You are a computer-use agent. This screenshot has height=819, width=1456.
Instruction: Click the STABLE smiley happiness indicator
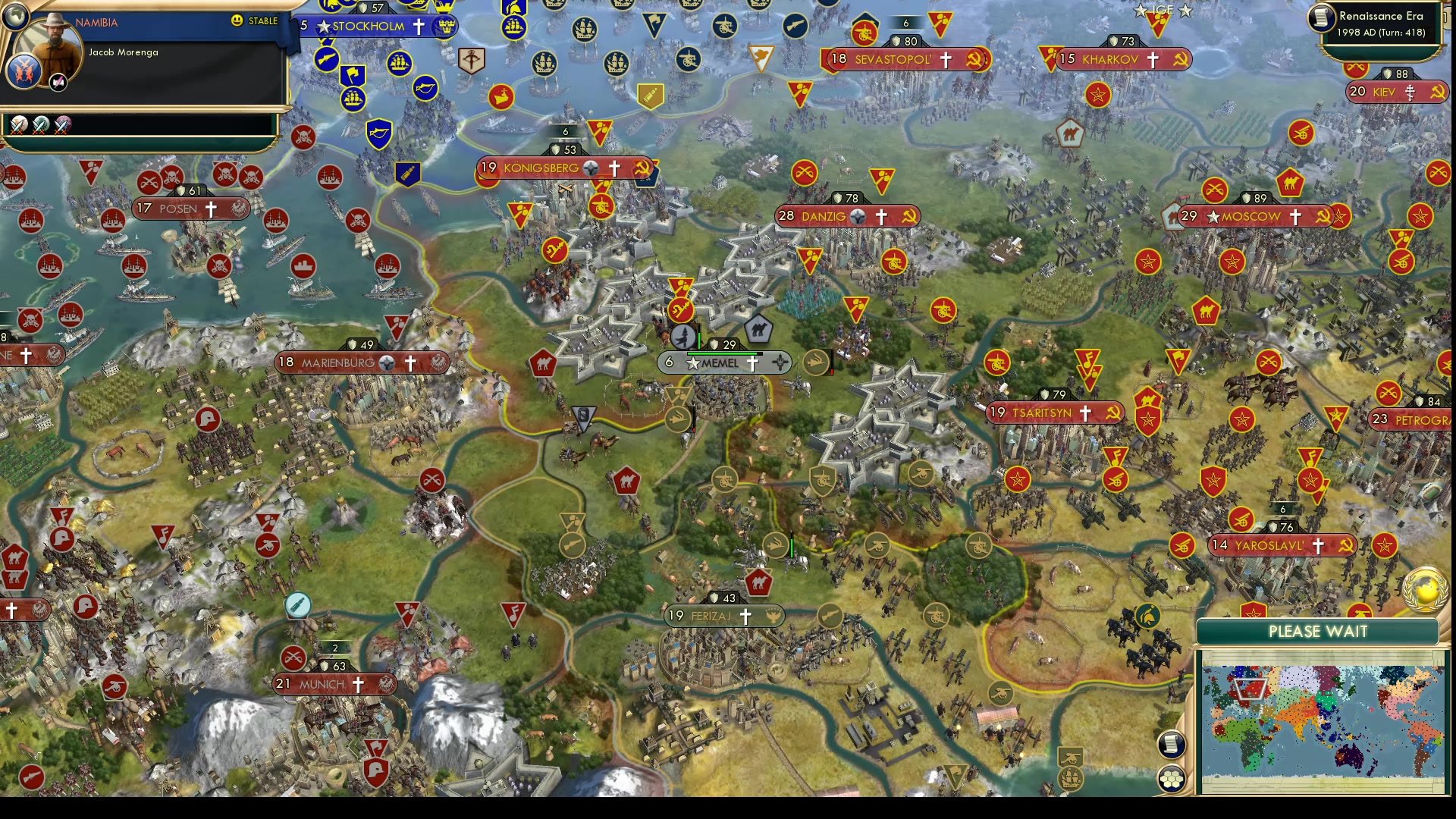[x=237, y=22]
